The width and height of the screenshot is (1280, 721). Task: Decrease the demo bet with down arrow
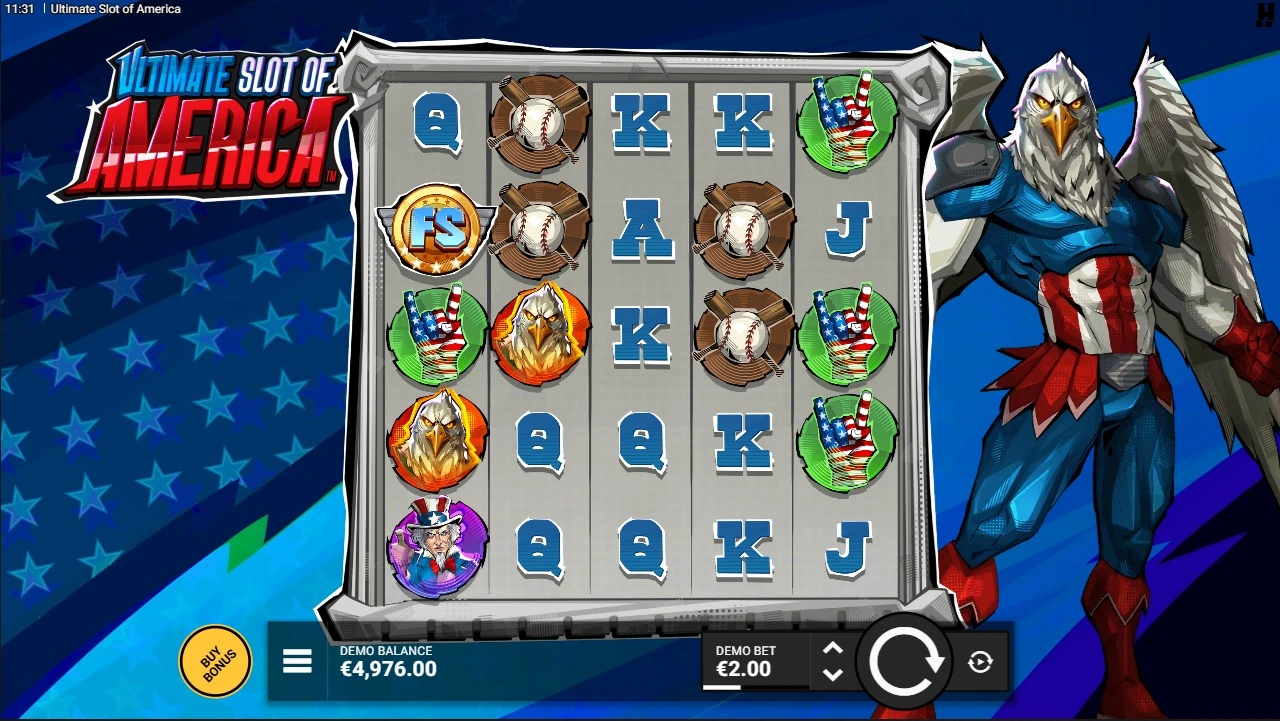click(833, 674)
